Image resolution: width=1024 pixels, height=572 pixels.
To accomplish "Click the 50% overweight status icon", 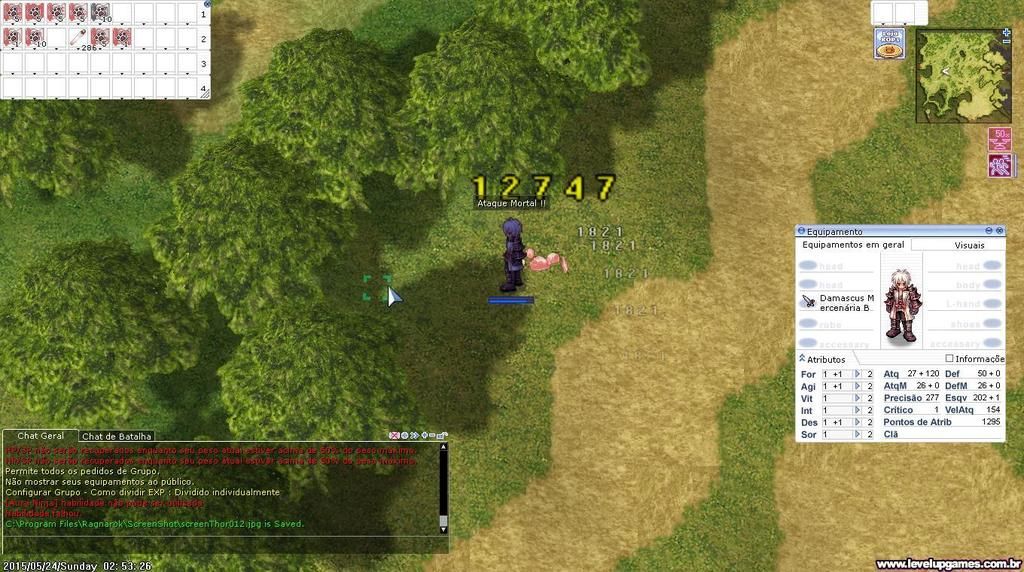I will tap(1000, 138).
